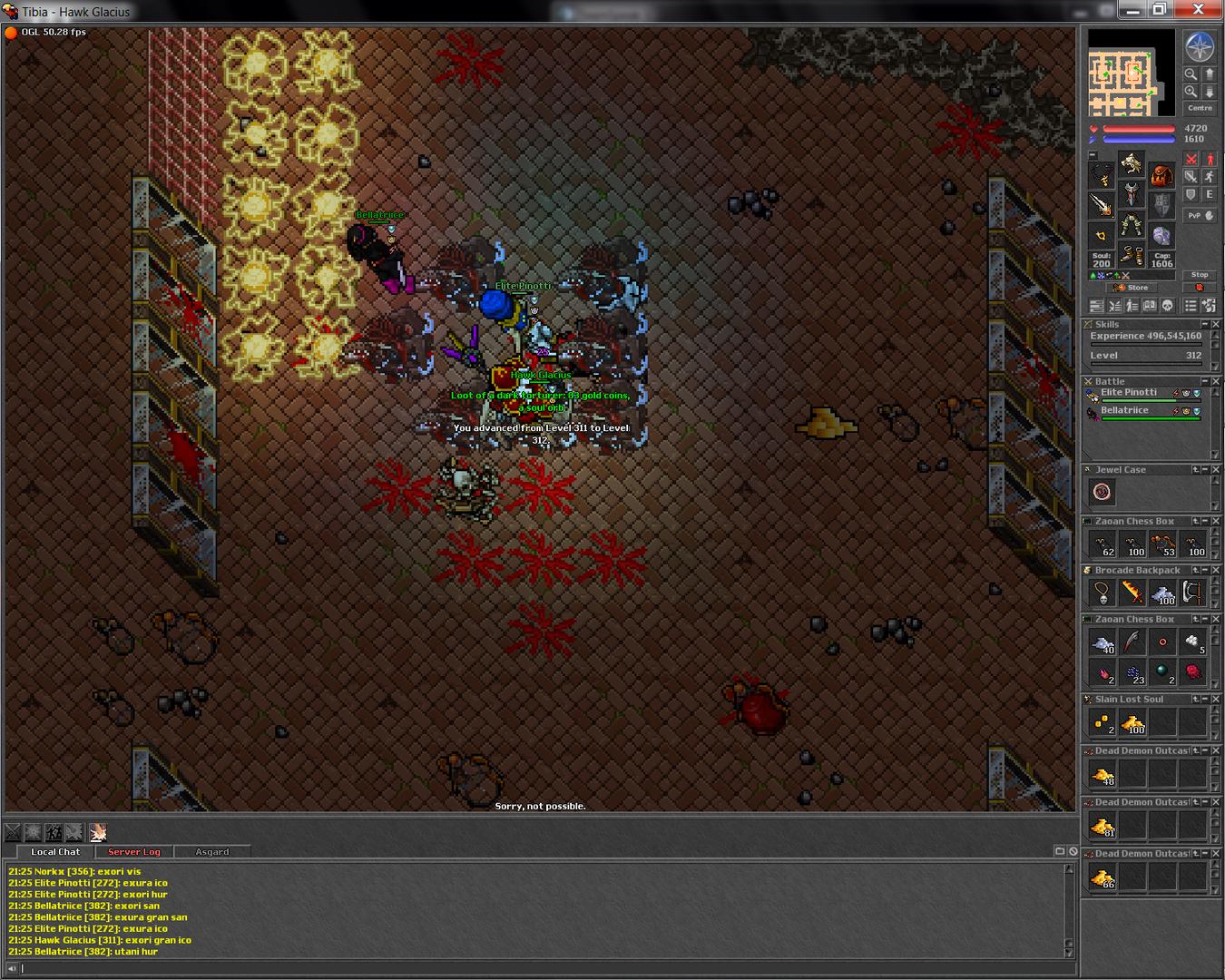1225x980 pixels.
Task: Zoom in the minimap with the plus magnifier
Action: [x=1191, y=92]
